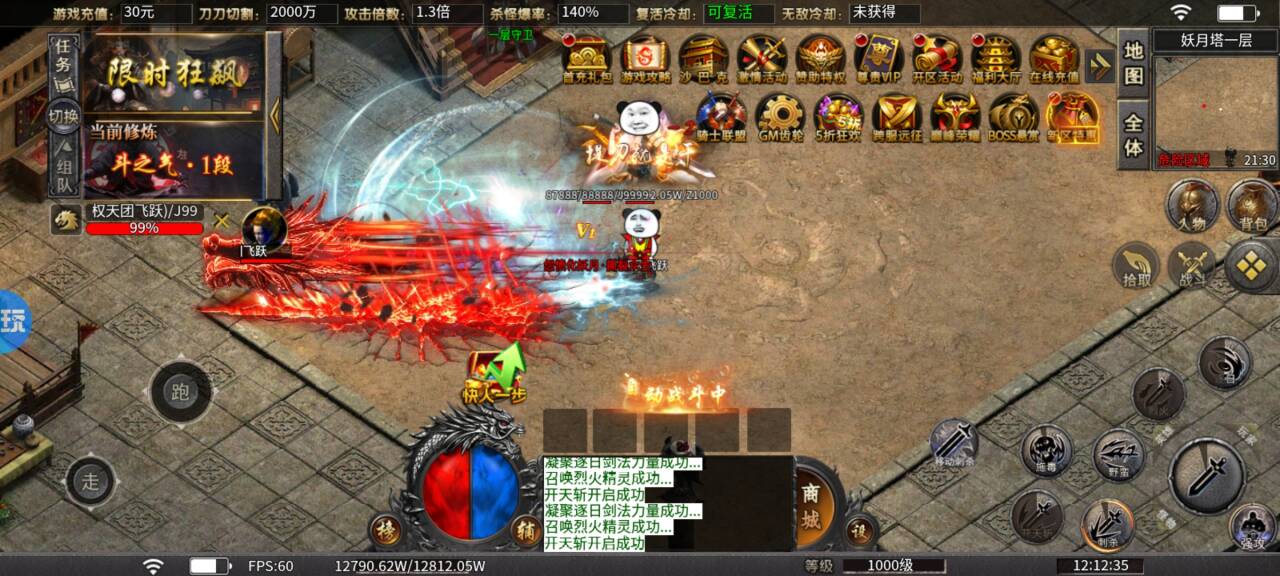Open the 福利大厅 welfare hall icon

click(996, 59)
